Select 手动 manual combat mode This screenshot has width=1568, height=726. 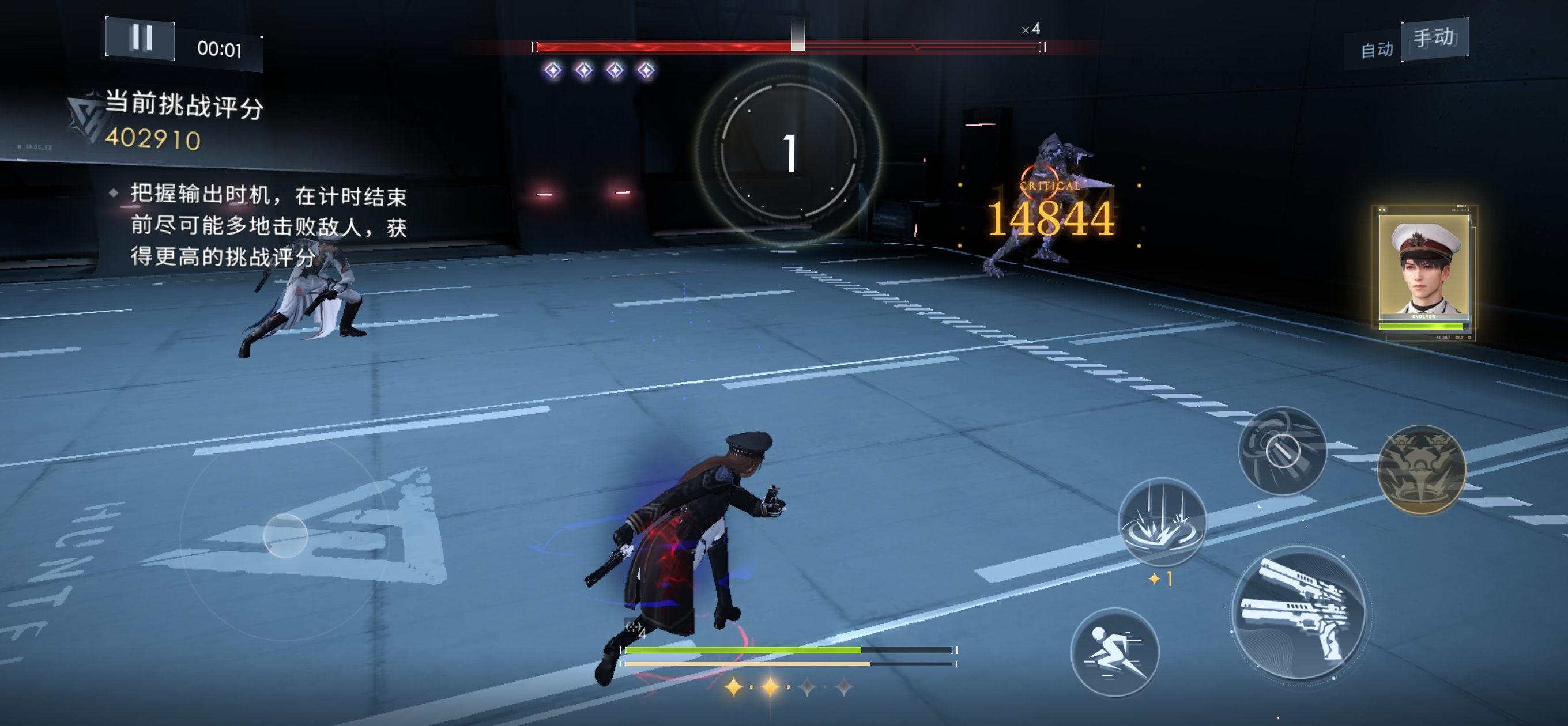(1434, 37)
